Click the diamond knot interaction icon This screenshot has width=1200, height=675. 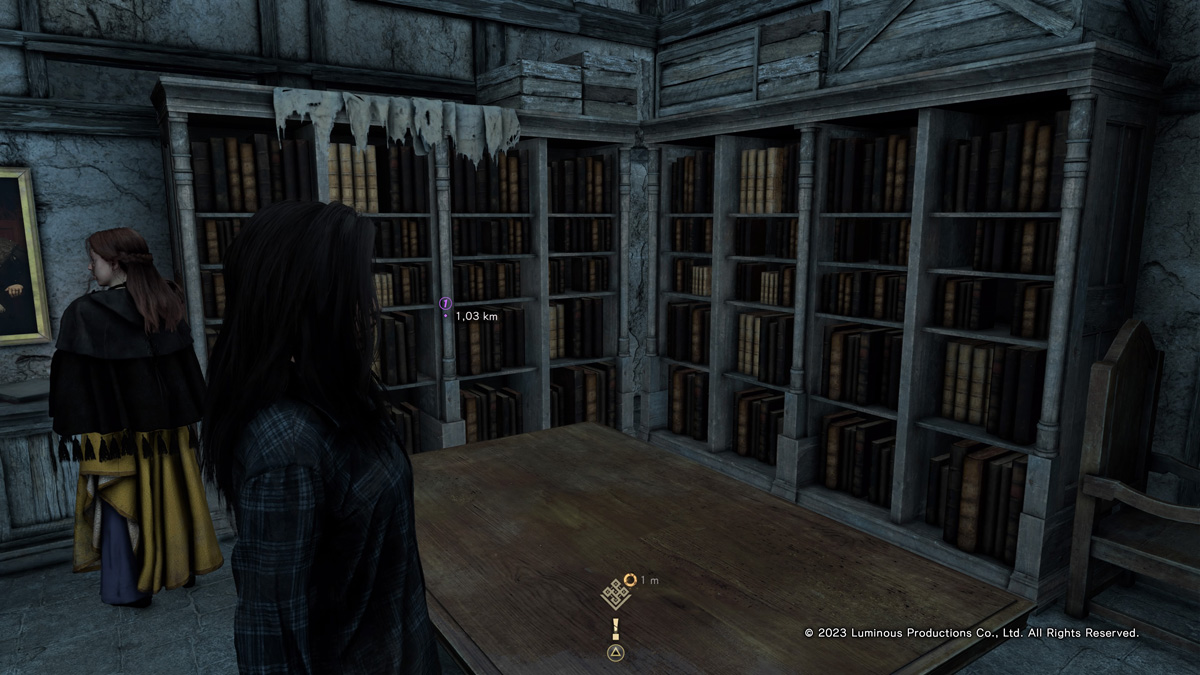613,594
